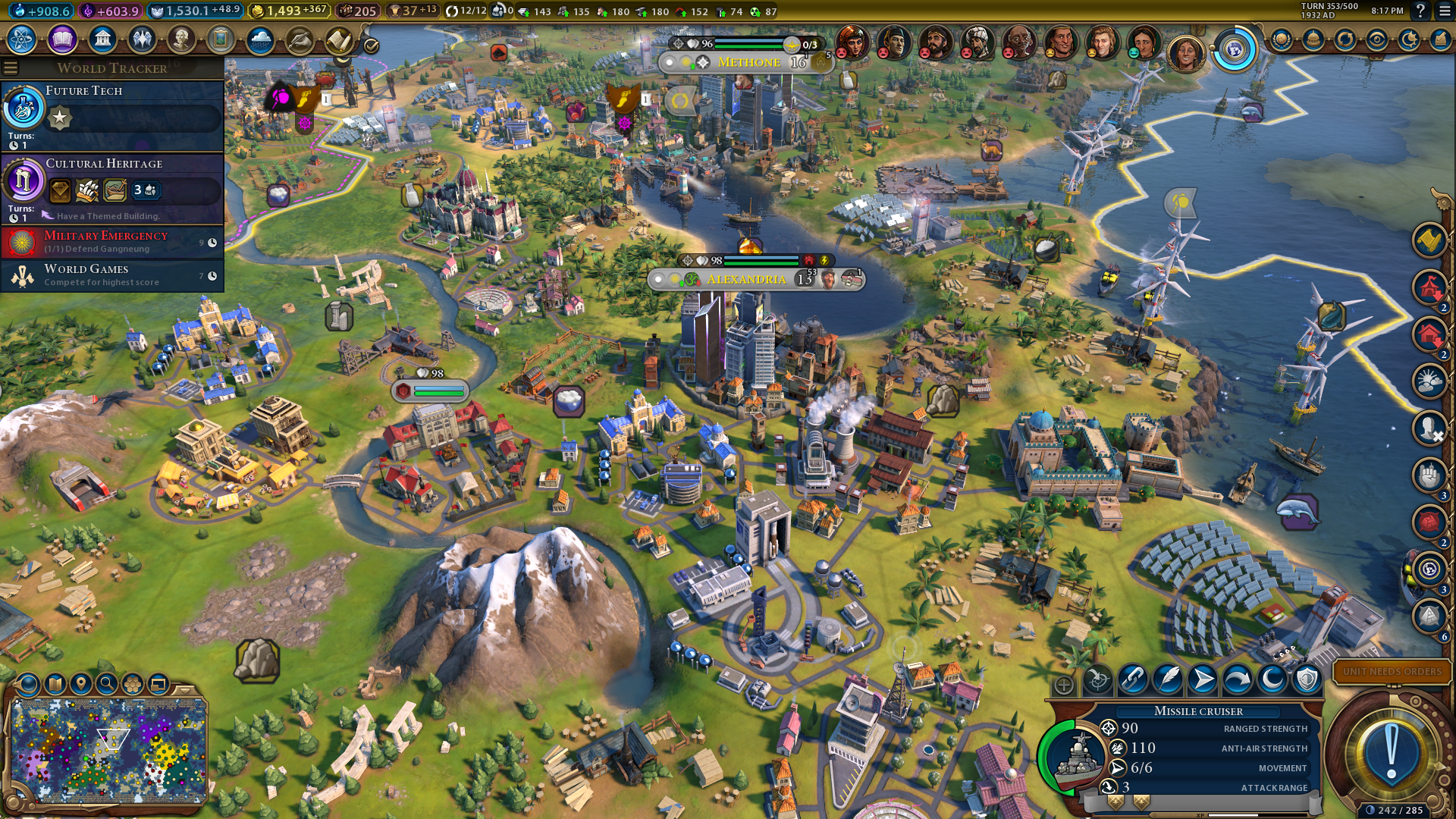Activate the crescent moon sleep unit action
Screen dimensions: 1456x819
(x=1272, y=680)
